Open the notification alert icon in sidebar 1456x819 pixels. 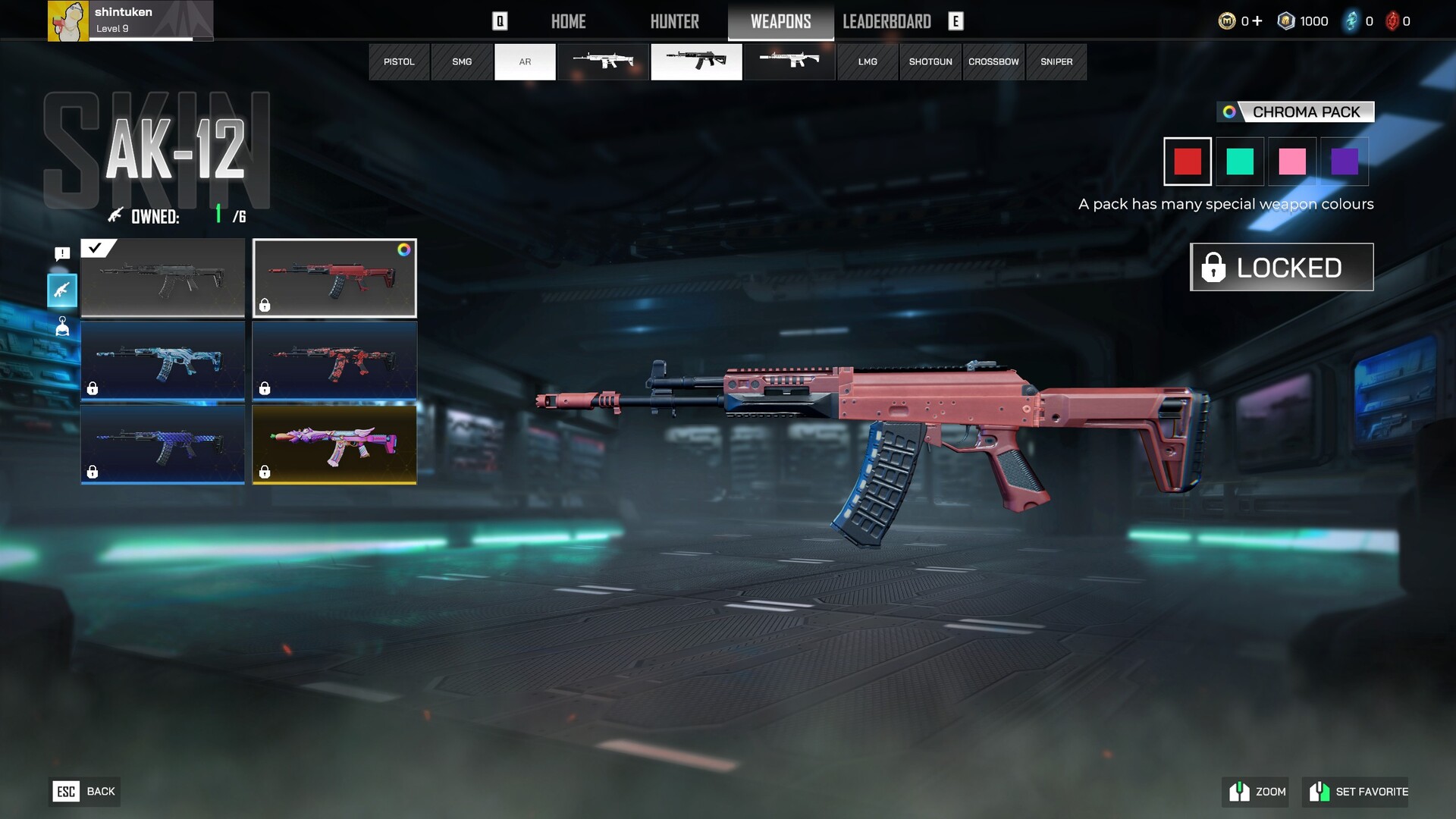pyautogui.click(x=62, y=253)
